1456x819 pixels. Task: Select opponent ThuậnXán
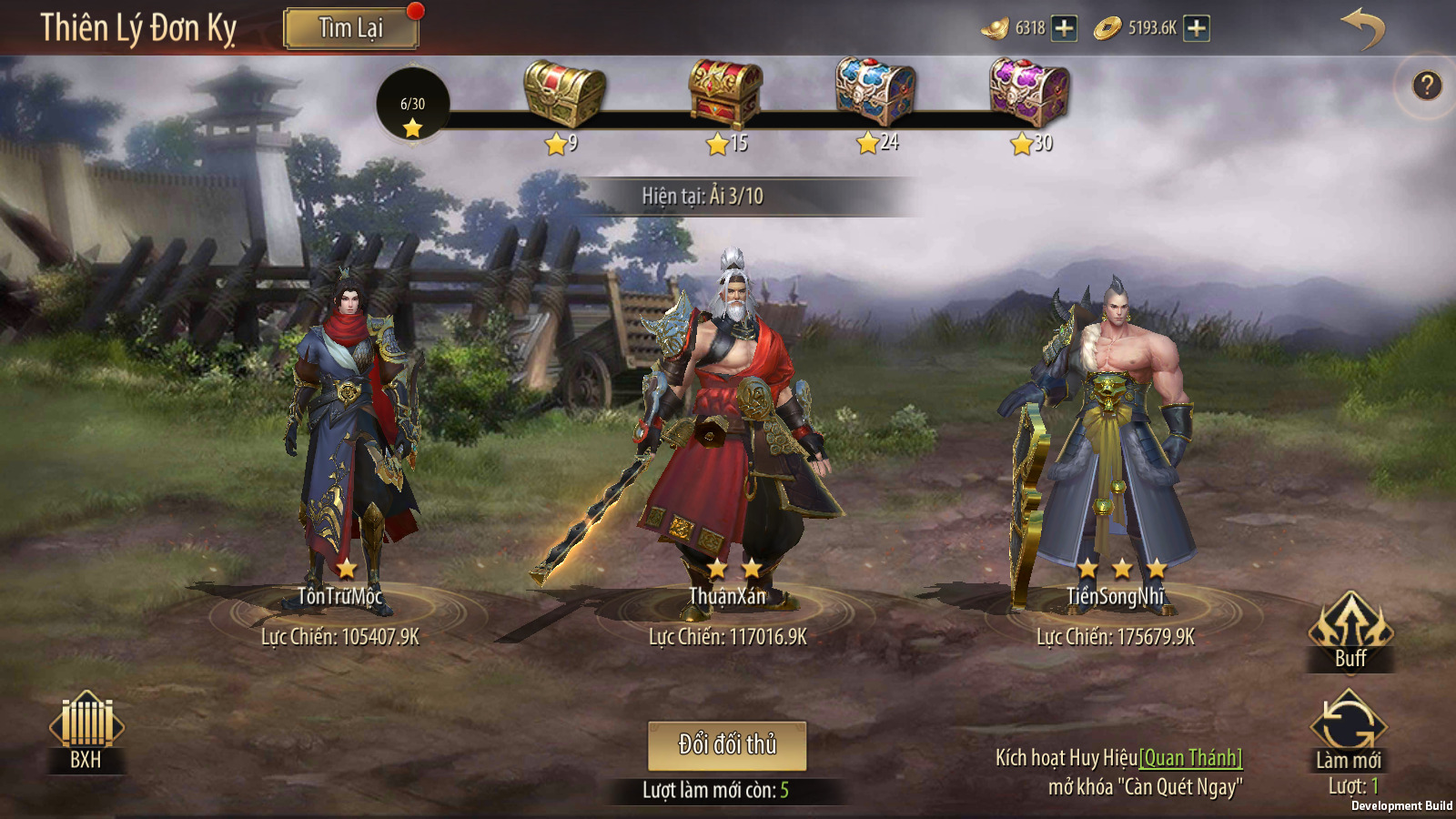point(728,419)
